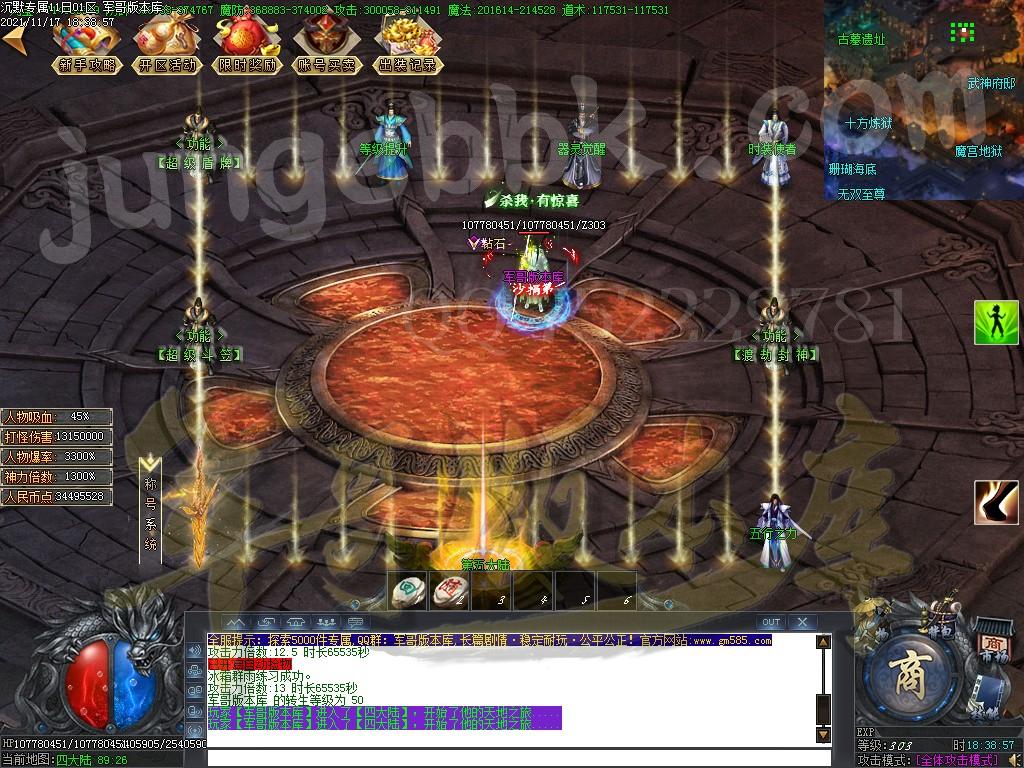This screenshot has height=768, width=1024.
Task: Collapse the top menu with the gold arrow
Action: click(x=17, y=42)
